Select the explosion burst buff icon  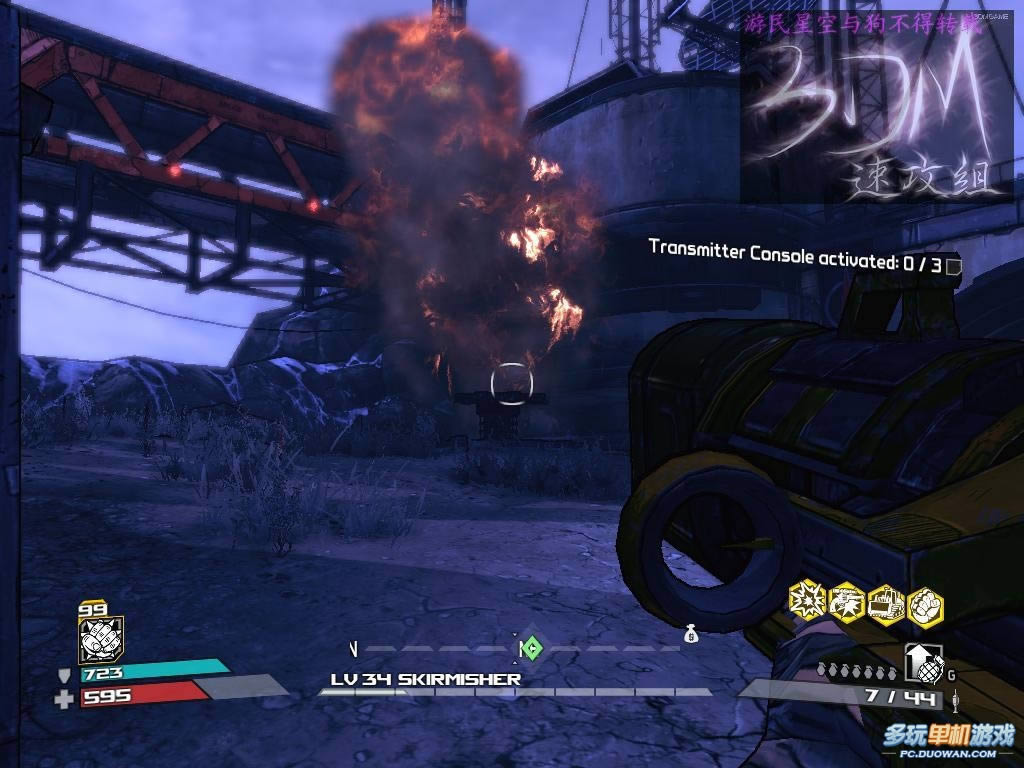point(807,600)
